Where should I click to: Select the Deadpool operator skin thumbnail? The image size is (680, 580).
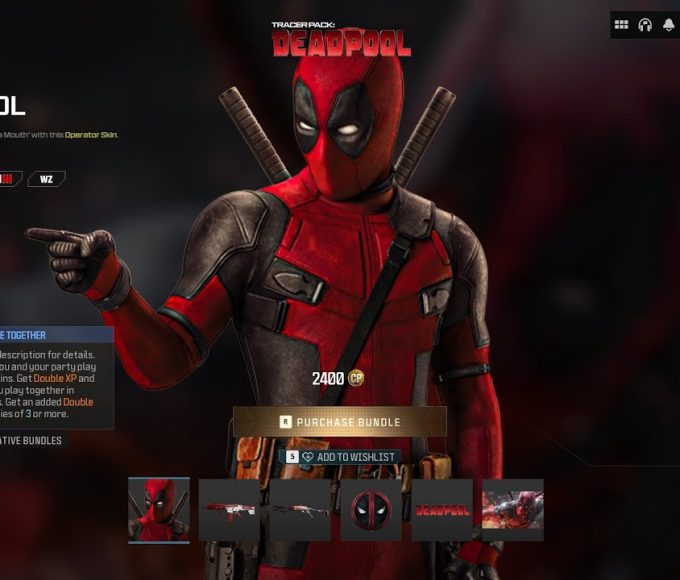tap(159, 510)
